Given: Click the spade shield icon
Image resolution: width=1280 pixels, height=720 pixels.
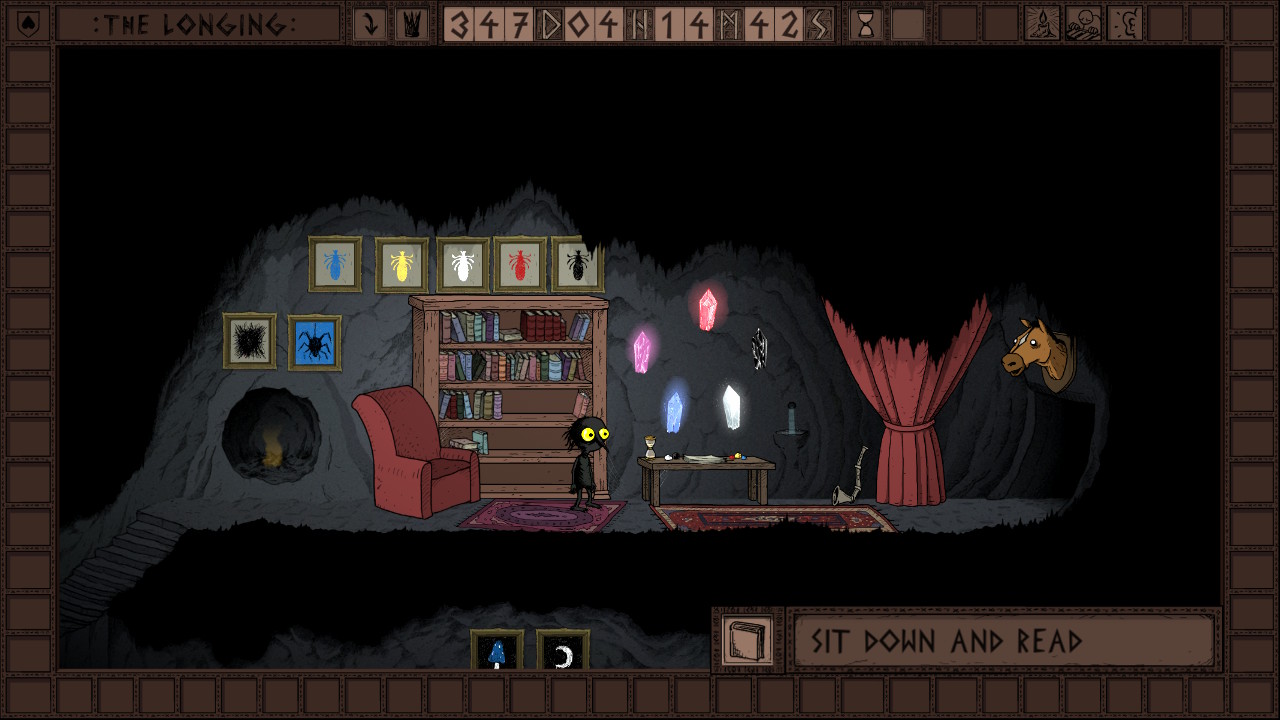Looking at the screenshot, I should (28, 24).
